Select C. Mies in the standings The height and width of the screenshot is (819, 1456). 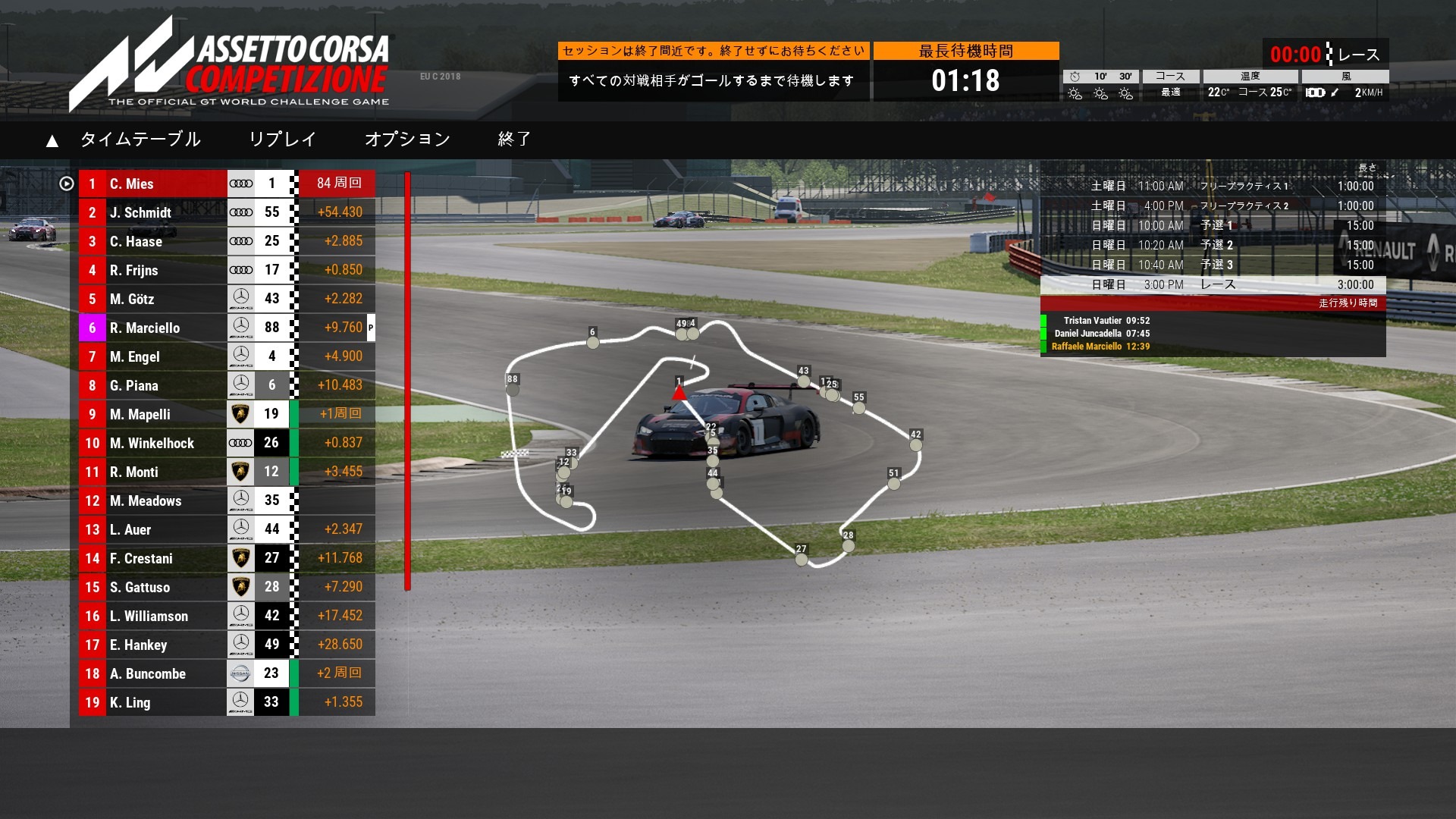(x=152, y=184)
